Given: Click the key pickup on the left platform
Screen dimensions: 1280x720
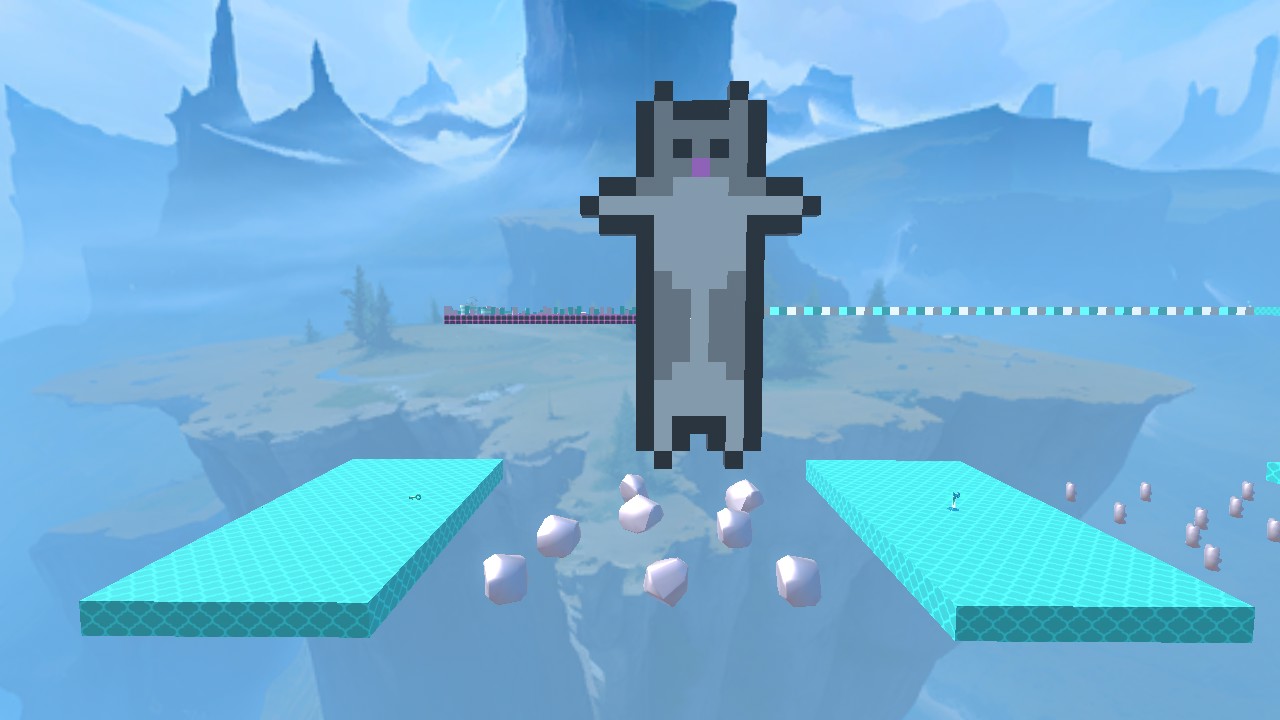Looking at the screenshot, I should point(415,497).
